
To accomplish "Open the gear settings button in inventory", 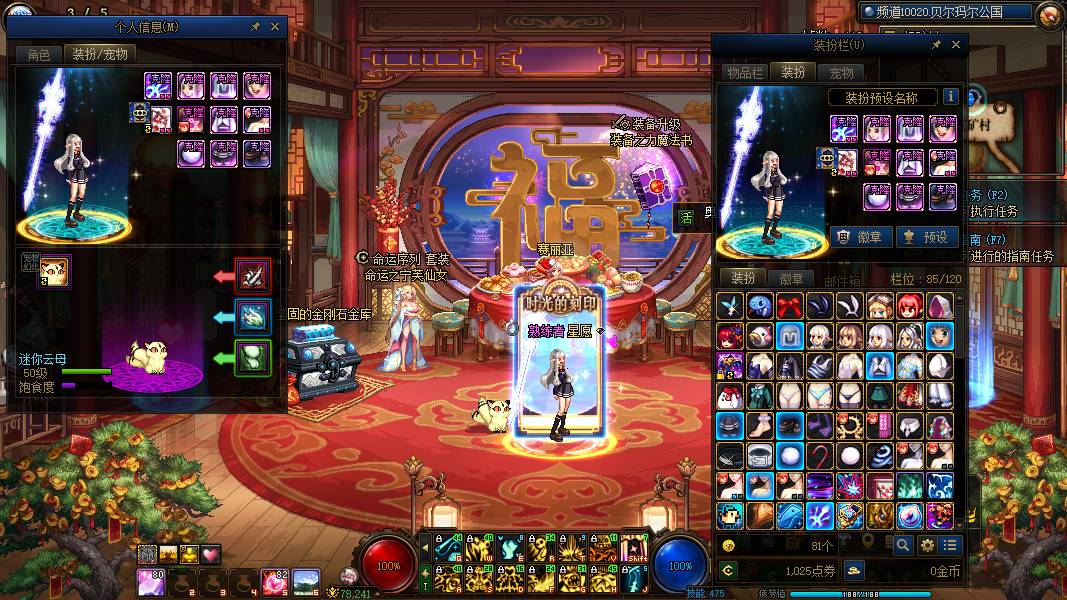I will 927,545.
